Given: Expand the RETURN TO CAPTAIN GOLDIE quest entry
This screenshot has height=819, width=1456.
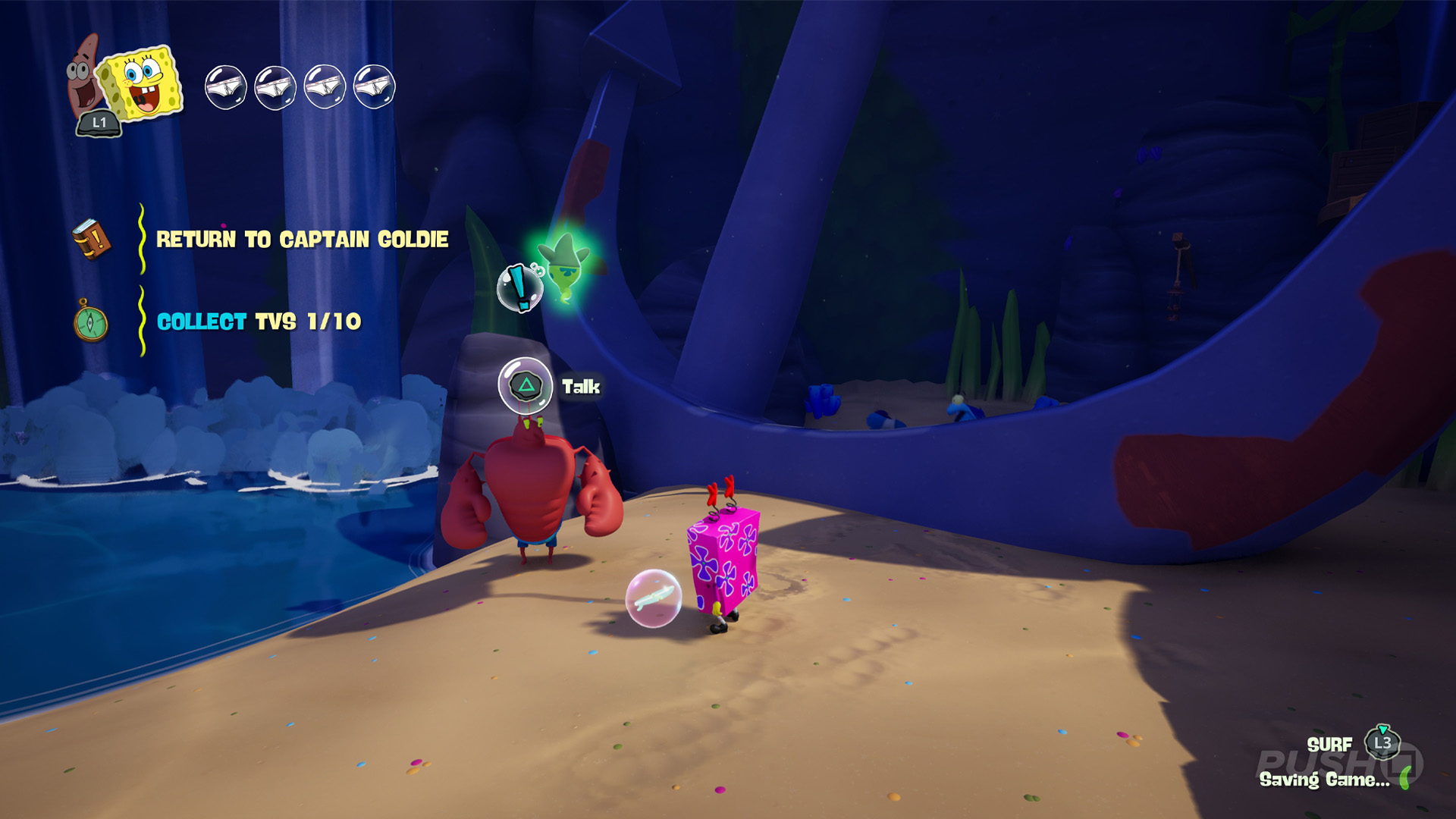Looking at the screenshot, I should [x=303, y=239].
